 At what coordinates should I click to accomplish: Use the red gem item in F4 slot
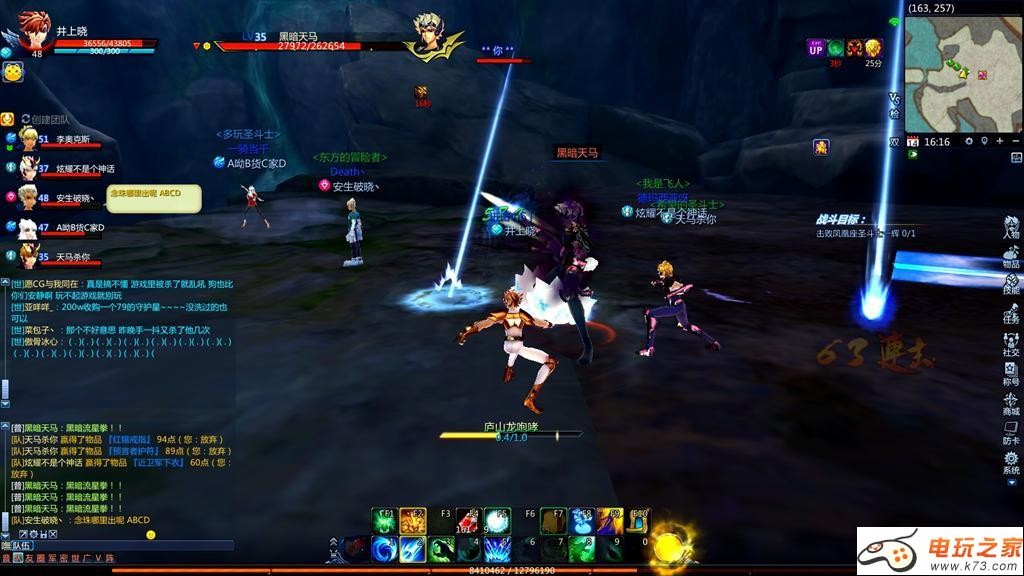click(469, 521)
